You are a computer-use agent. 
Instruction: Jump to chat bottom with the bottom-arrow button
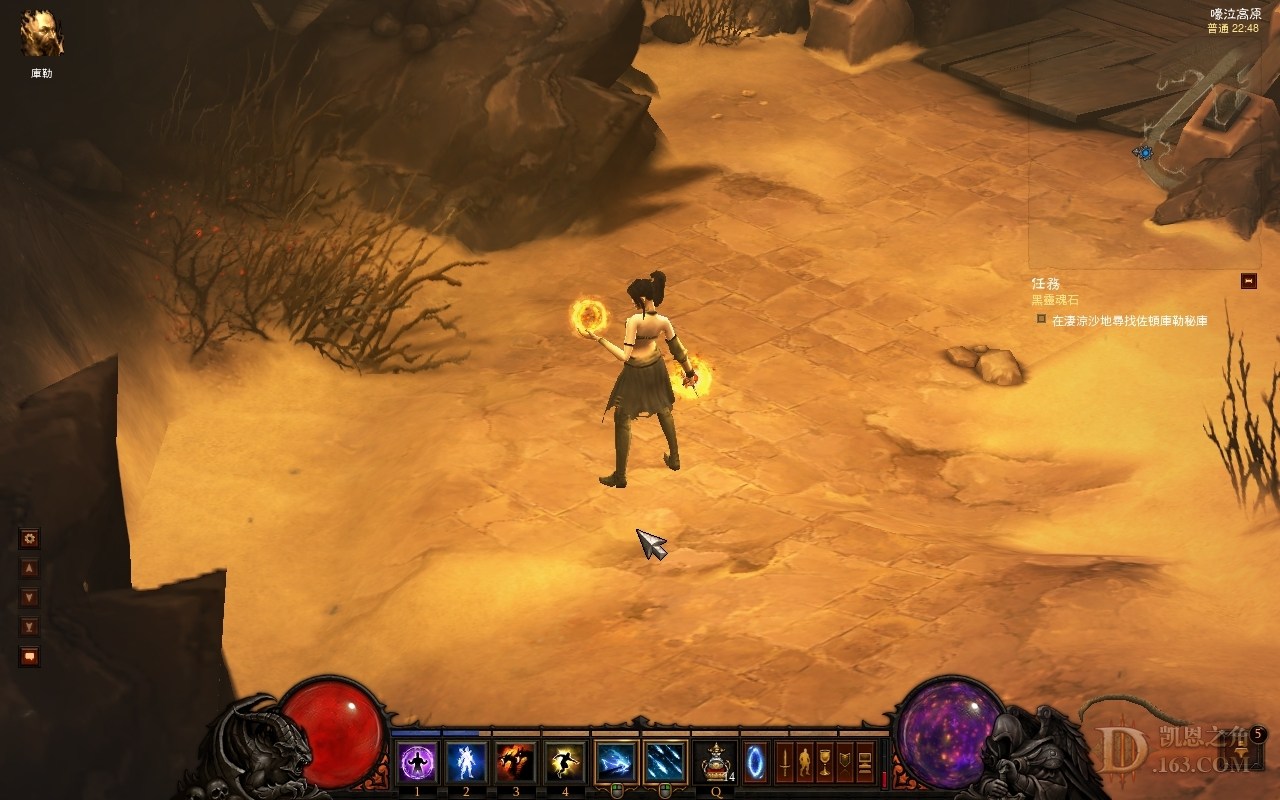click(x=30, y=627)
